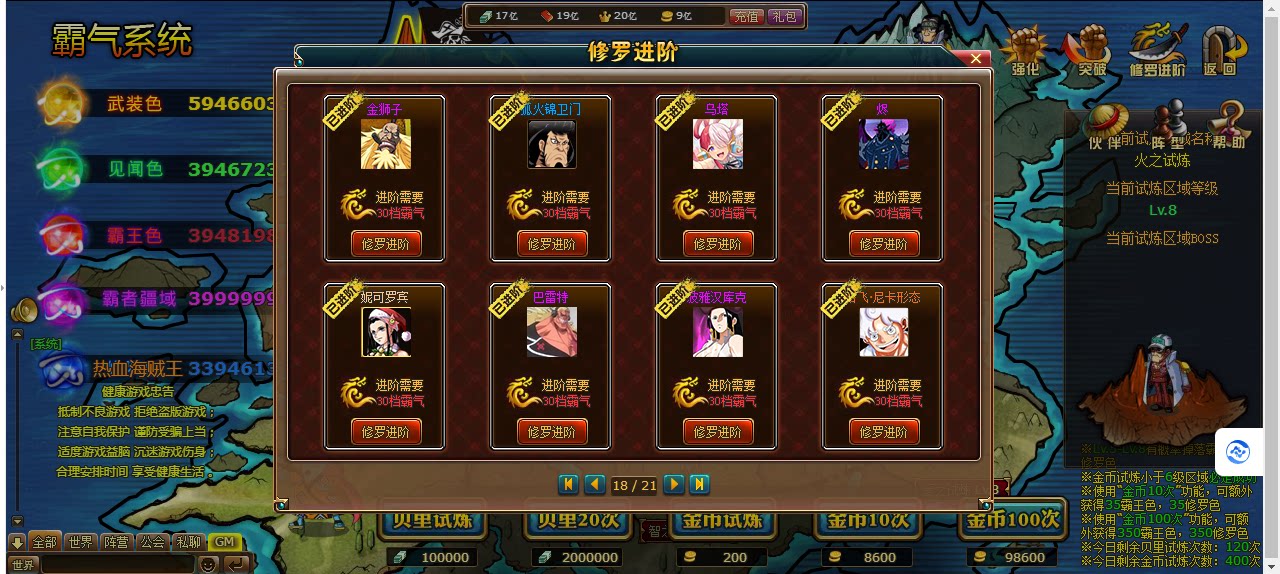The height and width of the screenshot is (574, 1280).
Task: Select the 妮可罗宾 character portrait
Action: coord(386,332)
